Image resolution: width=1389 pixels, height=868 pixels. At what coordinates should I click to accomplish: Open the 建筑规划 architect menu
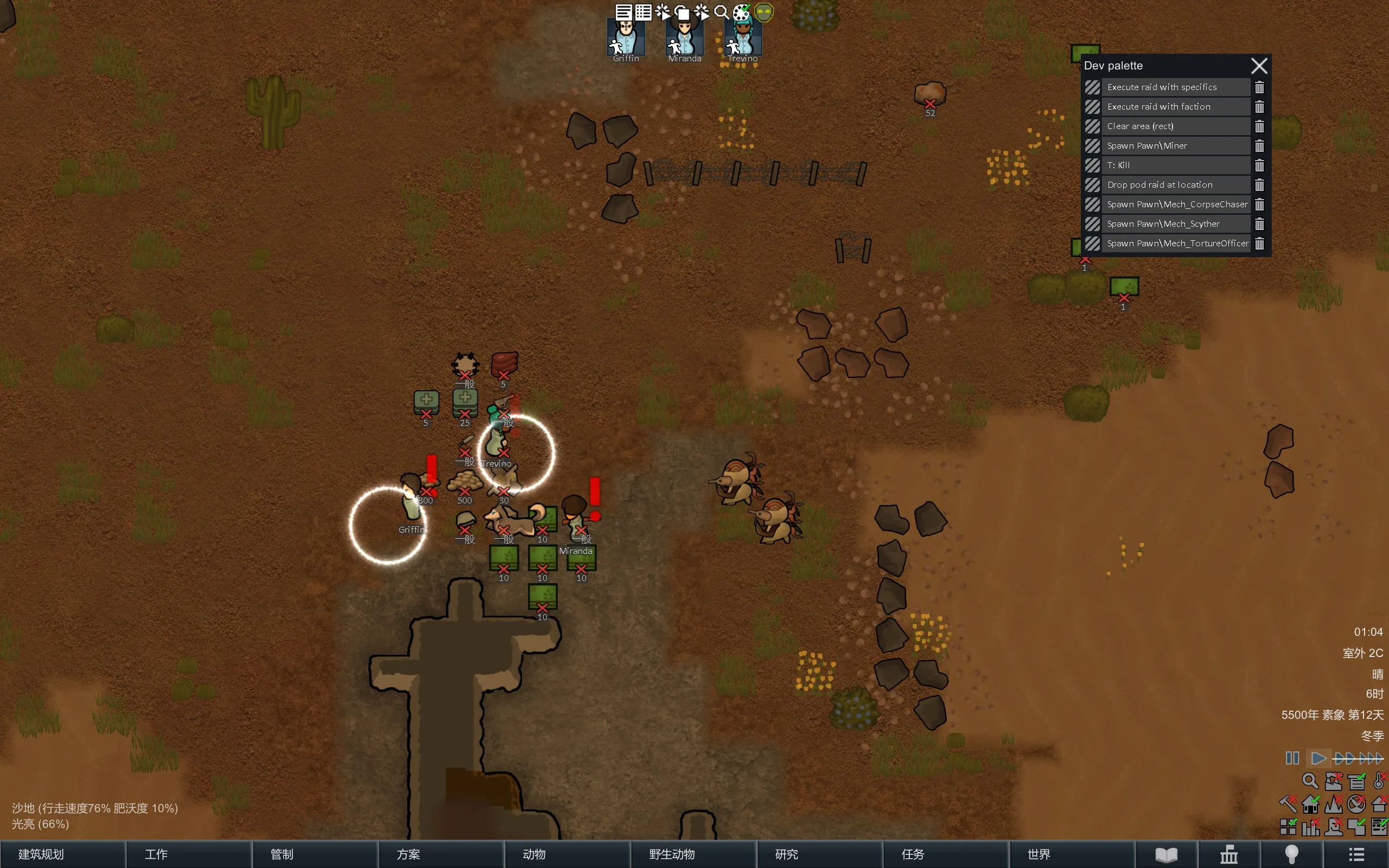62,854
